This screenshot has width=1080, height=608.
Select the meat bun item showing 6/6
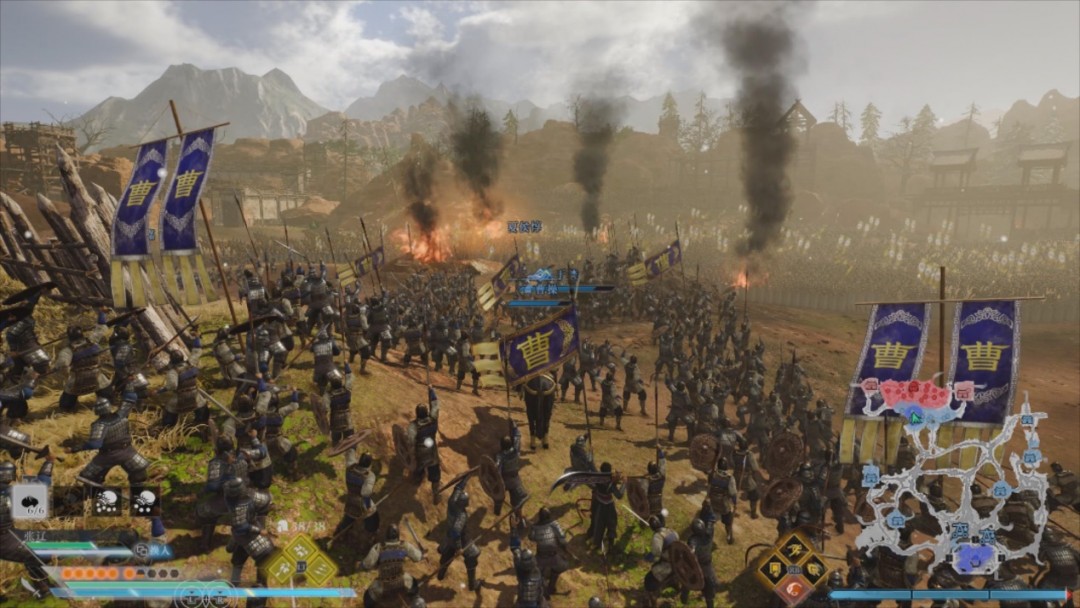[29, 500]
